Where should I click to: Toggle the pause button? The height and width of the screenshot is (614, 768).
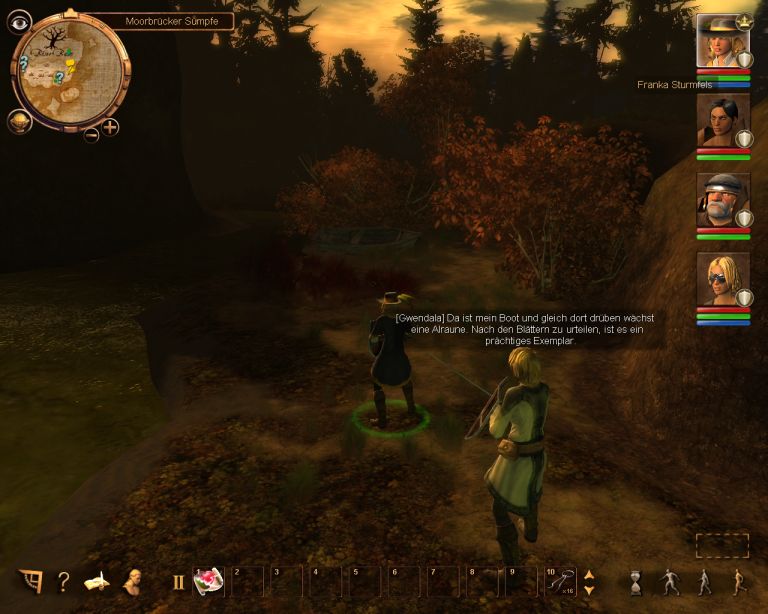coord(179,581)
